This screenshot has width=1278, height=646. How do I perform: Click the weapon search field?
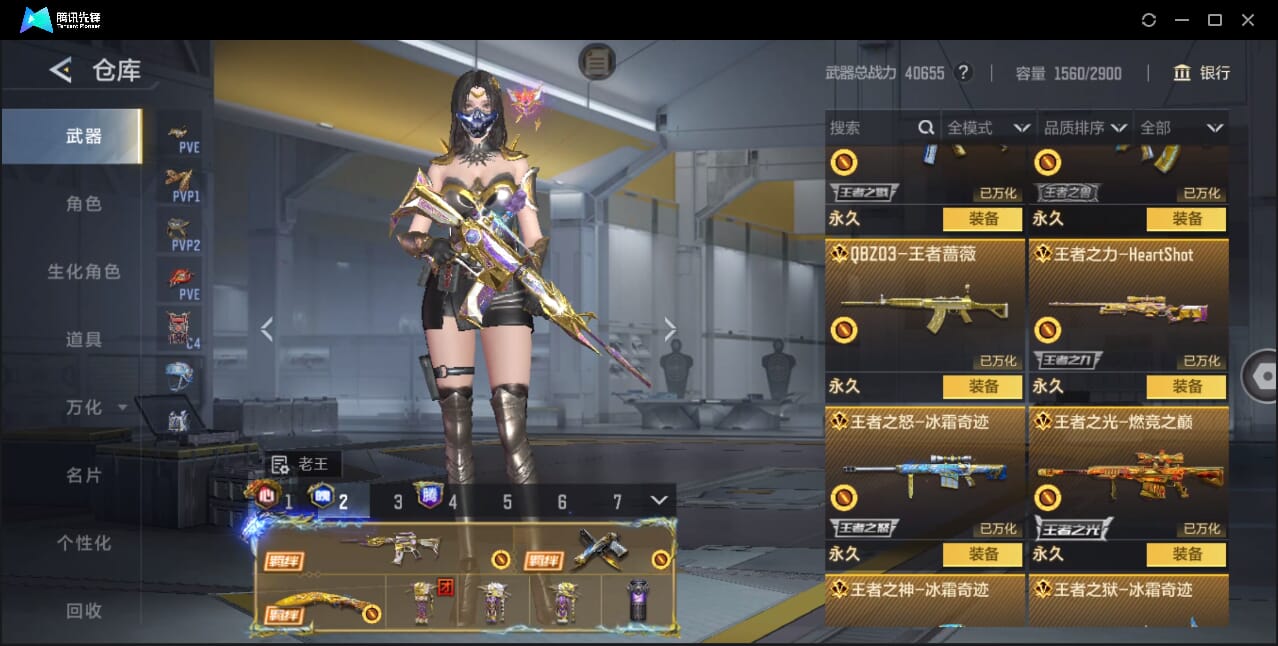[870, 128]
